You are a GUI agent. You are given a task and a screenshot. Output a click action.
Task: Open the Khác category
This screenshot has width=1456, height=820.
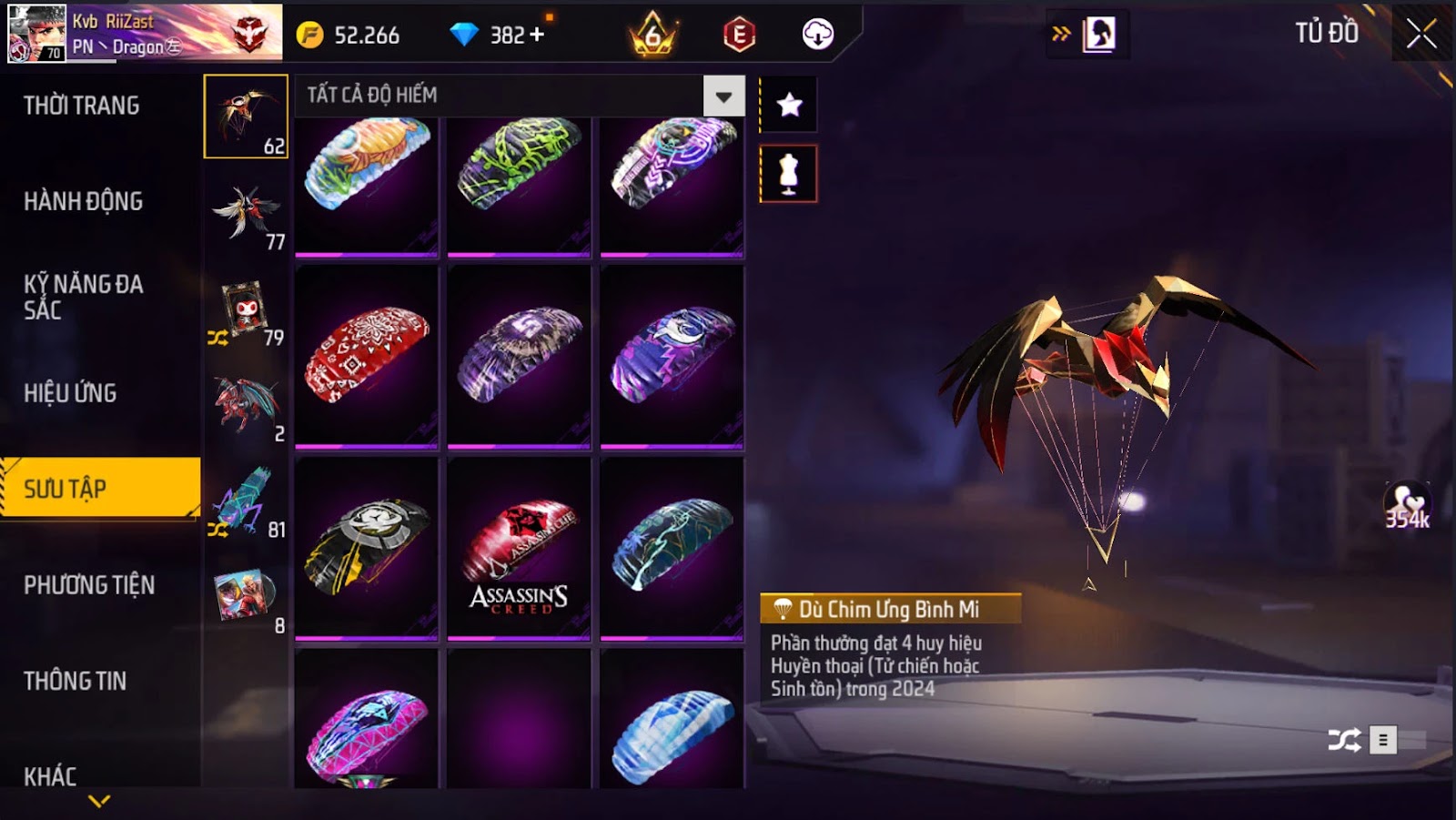[x=50, y=775]
